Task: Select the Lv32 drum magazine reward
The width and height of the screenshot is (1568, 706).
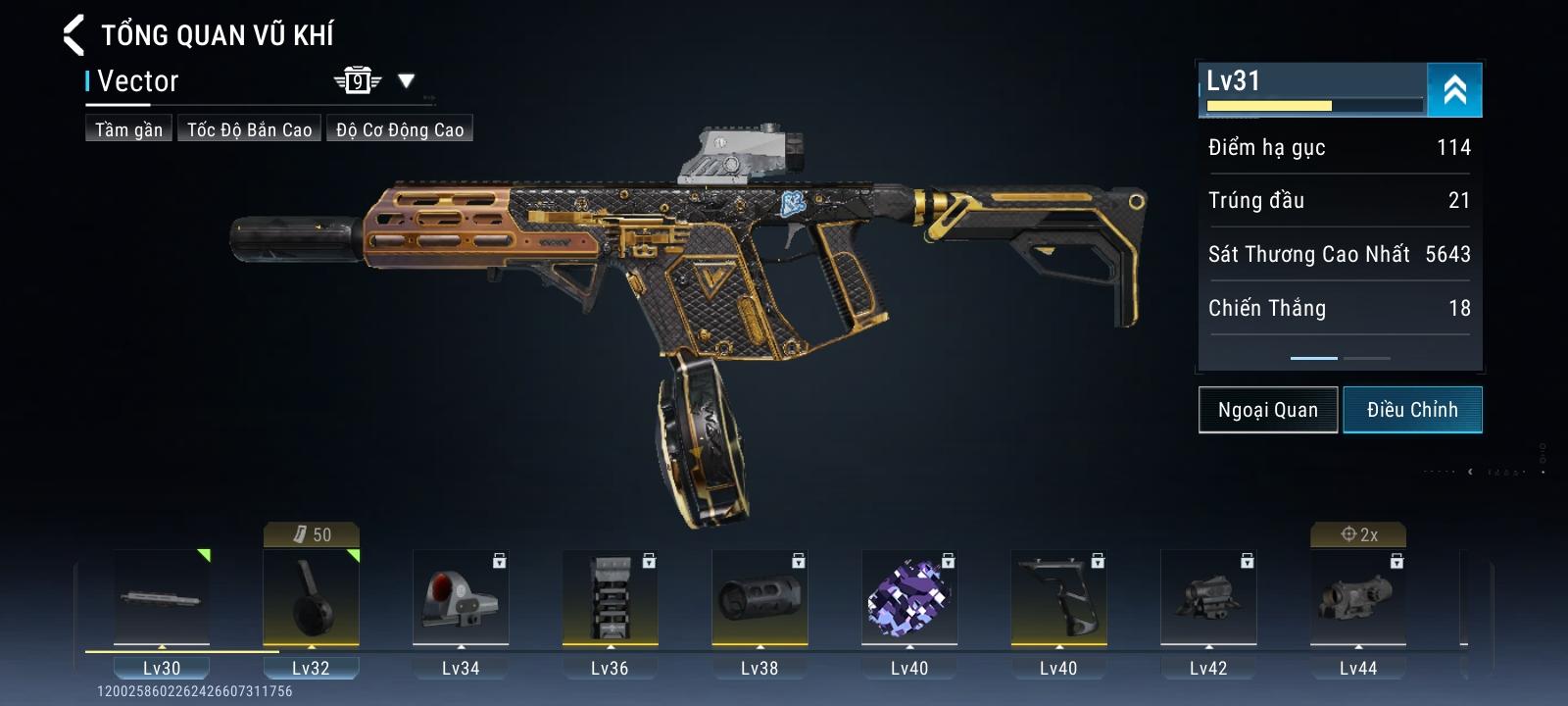Action: click(311, 597)
